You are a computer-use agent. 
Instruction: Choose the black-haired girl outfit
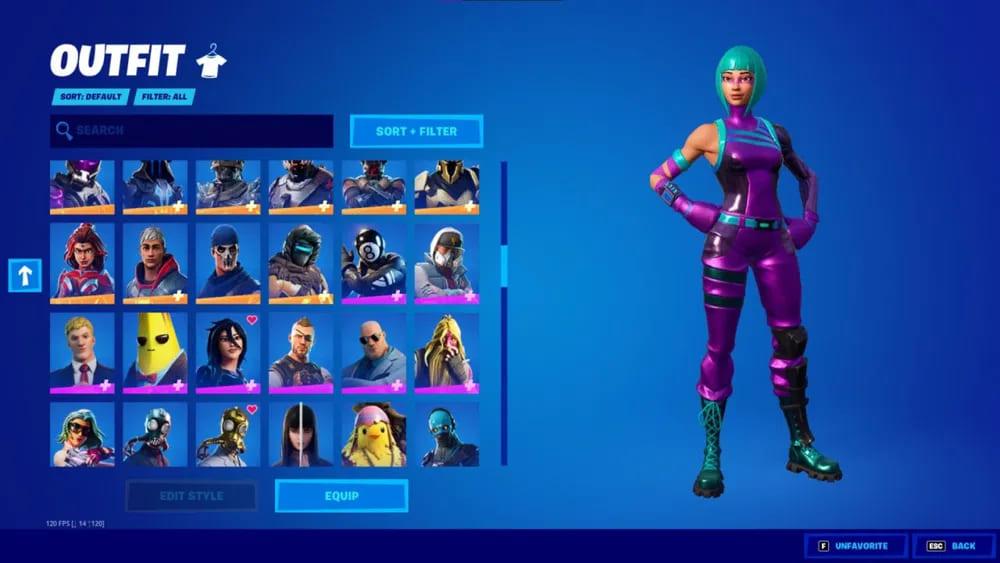click(x=301, y=435)
